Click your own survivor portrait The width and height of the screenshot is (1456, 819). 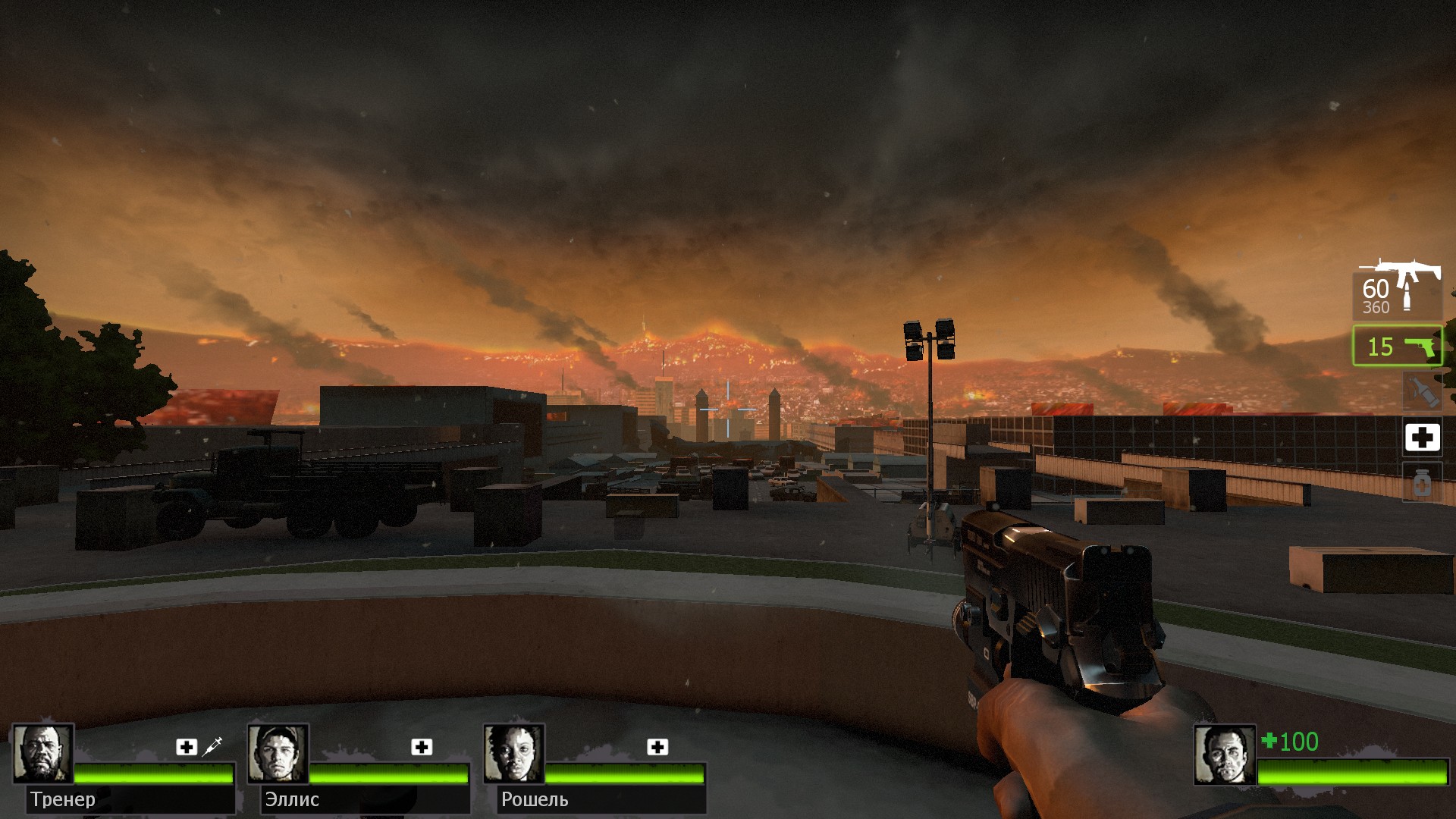1224,755
